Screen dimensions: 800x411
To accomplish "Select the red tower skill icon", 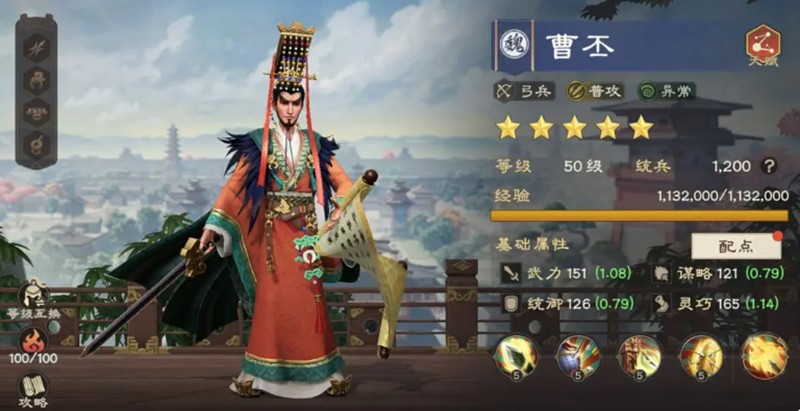I will (x=639, y=356).
